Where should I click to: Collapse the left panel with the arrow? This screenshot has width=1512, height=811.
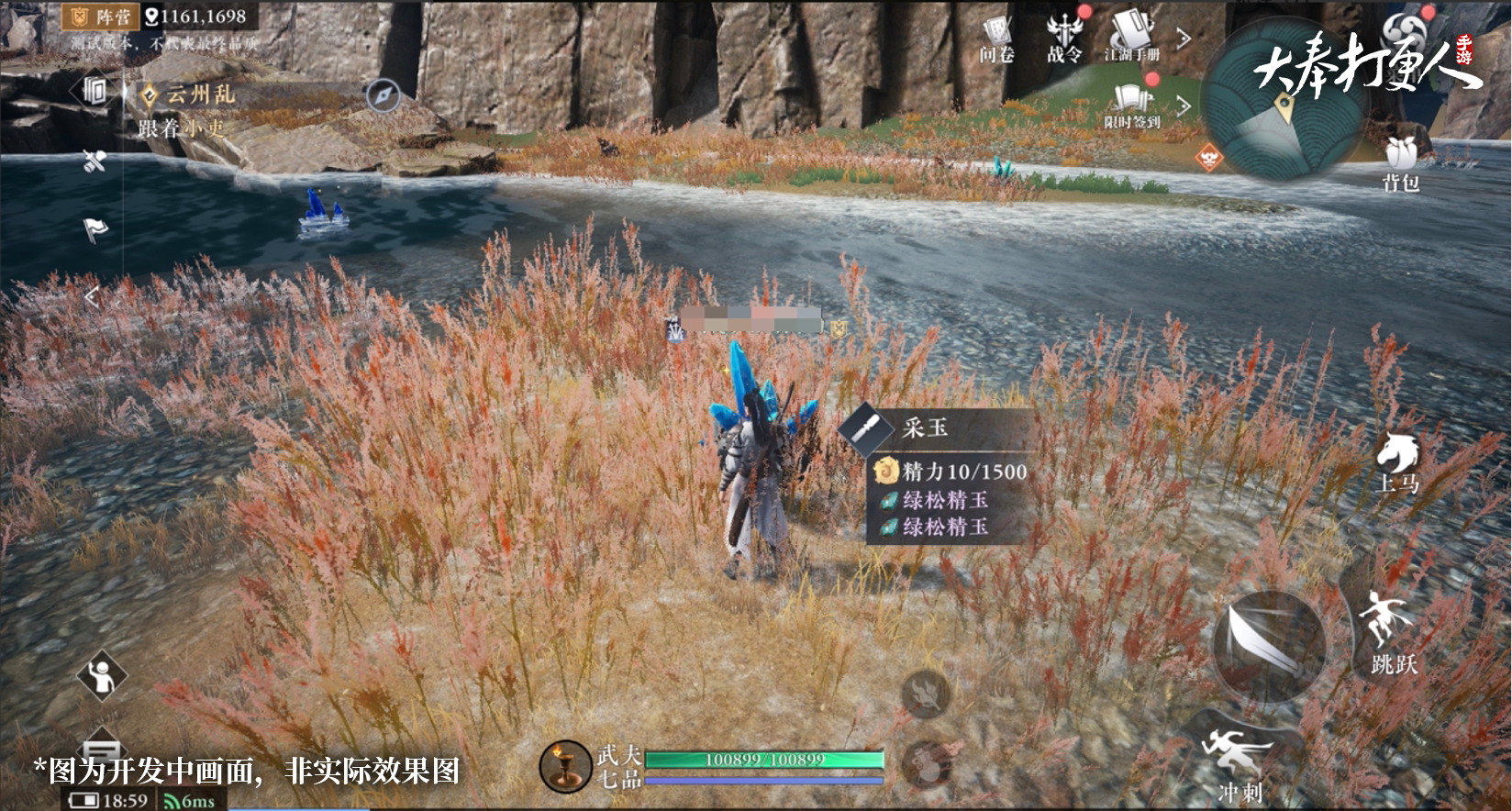point(90,296)
